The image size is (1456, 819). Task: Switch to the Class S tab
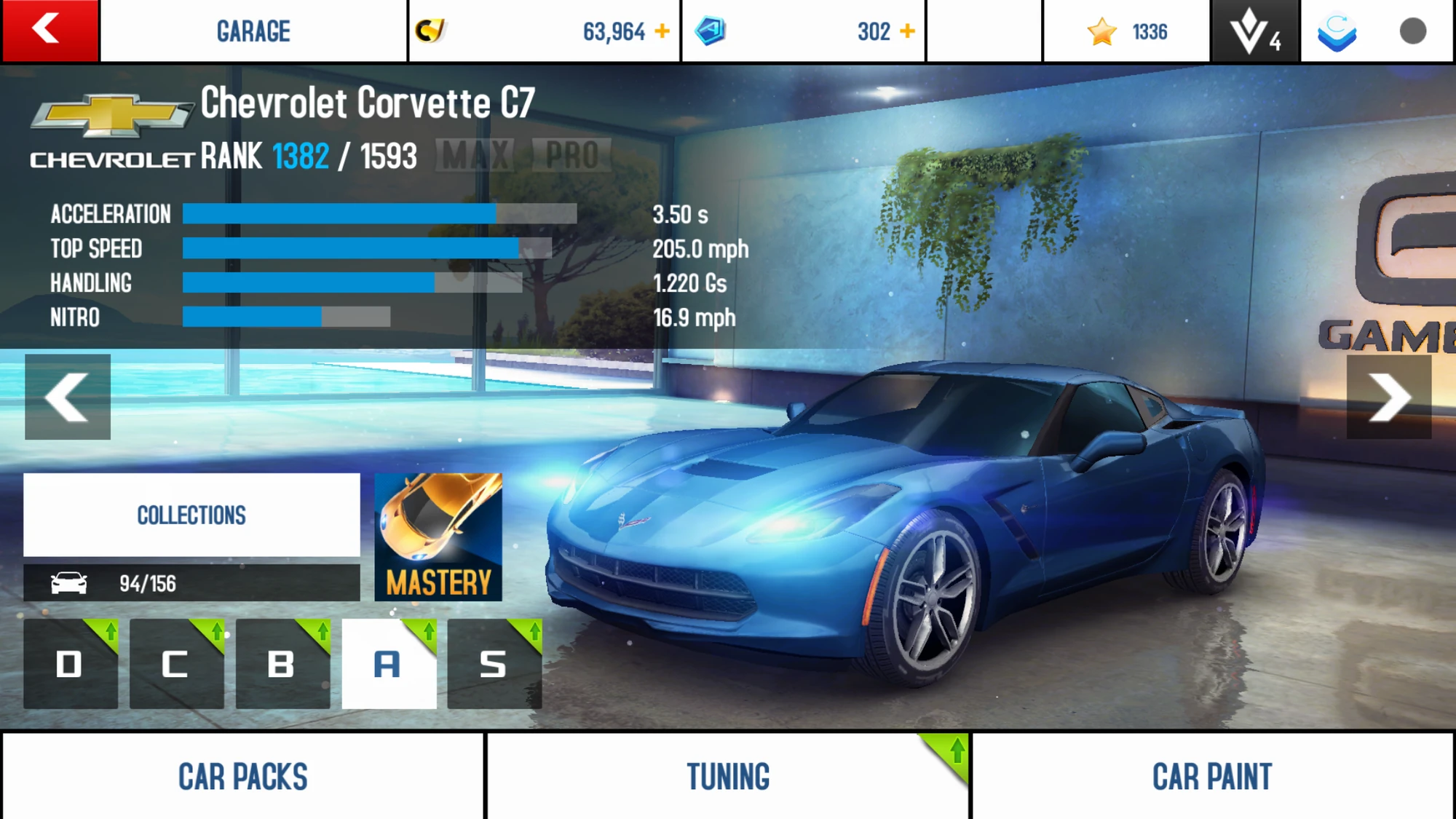(495, 664)
